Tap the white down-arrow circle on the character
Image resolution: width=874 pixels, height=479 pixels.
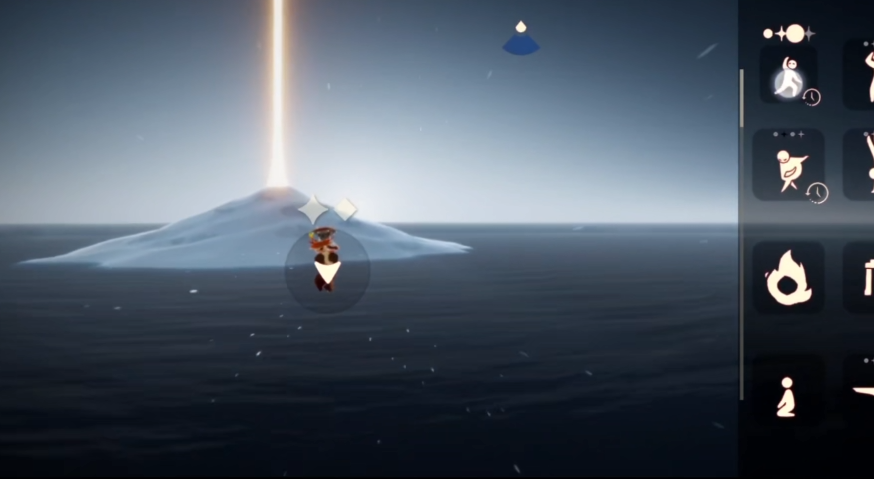point(327,269)
